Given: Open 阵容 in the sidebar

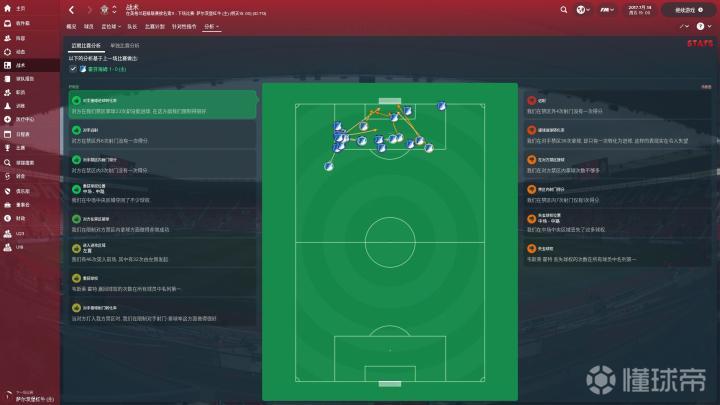Looking at the screenshot, I should tap(20, 37).
